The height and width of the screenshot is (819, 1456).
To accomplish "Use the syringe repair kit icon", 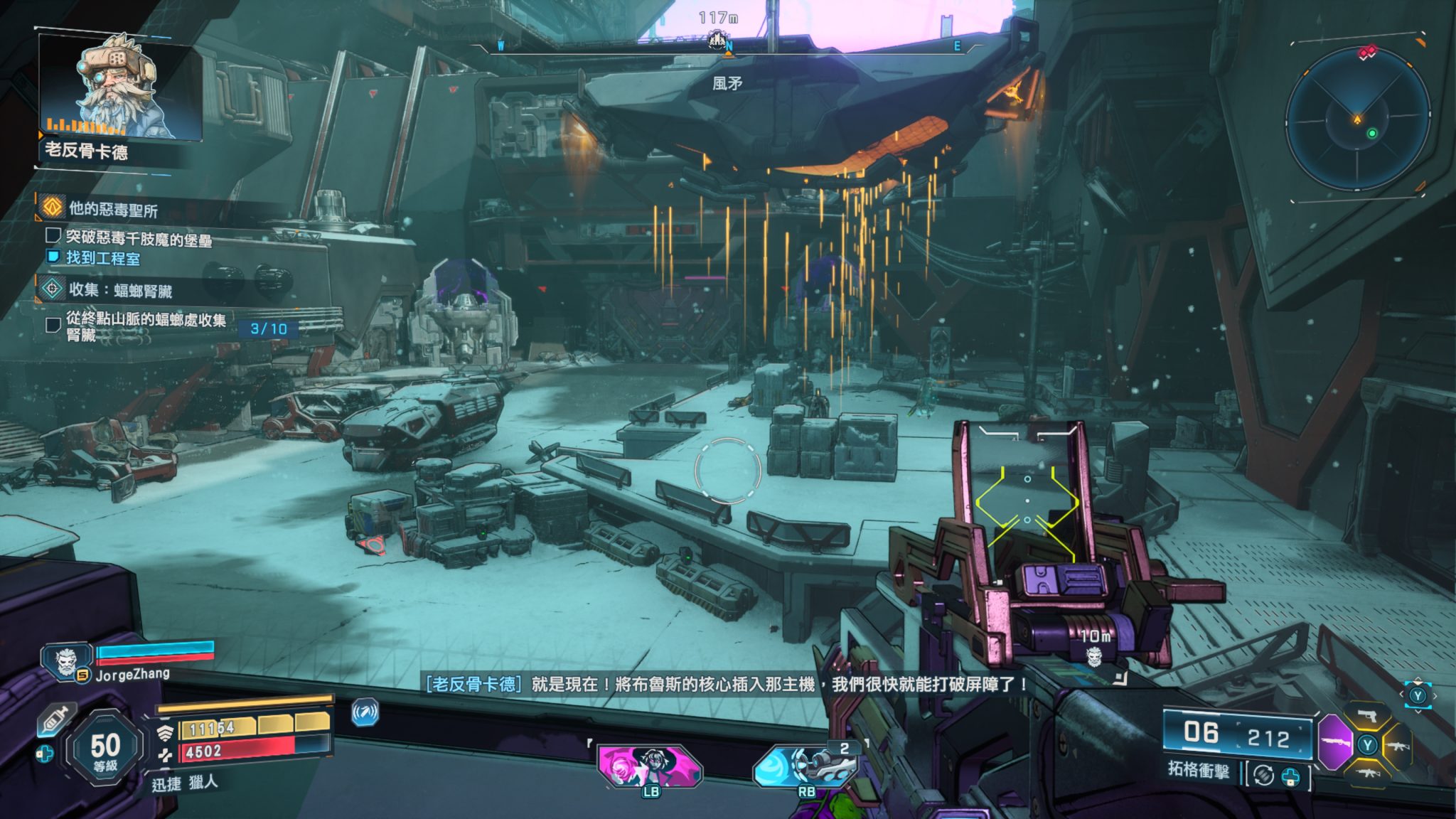I will pyautogui.click(x=55, y=719).
